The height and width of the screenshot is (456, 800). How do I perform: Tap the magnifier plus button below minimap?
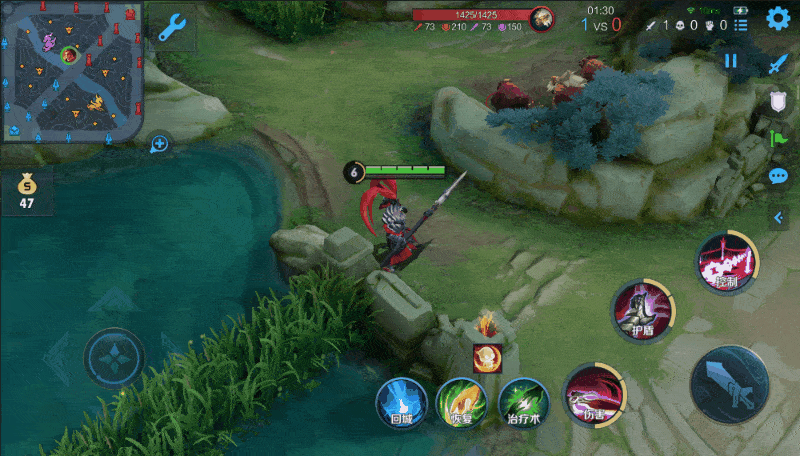pos(158,145)
